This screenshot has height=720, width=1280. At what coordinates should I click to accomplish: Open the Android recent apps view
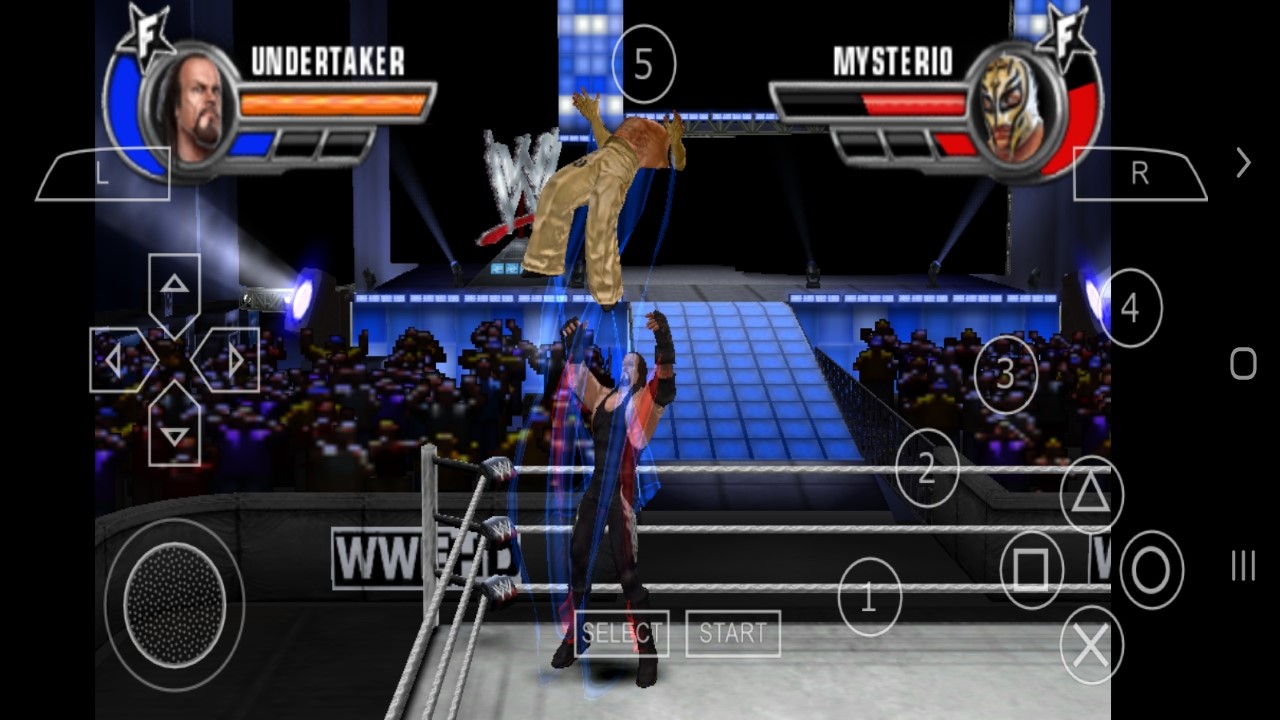click(x=1243, y=566)
